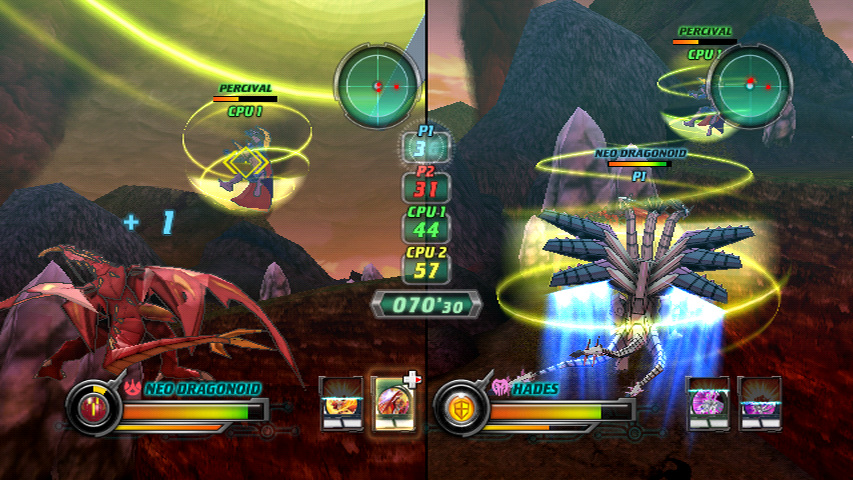Select the highlighted ability card with plus sign
The image size is (853, 480).
(x=393, y=404)
